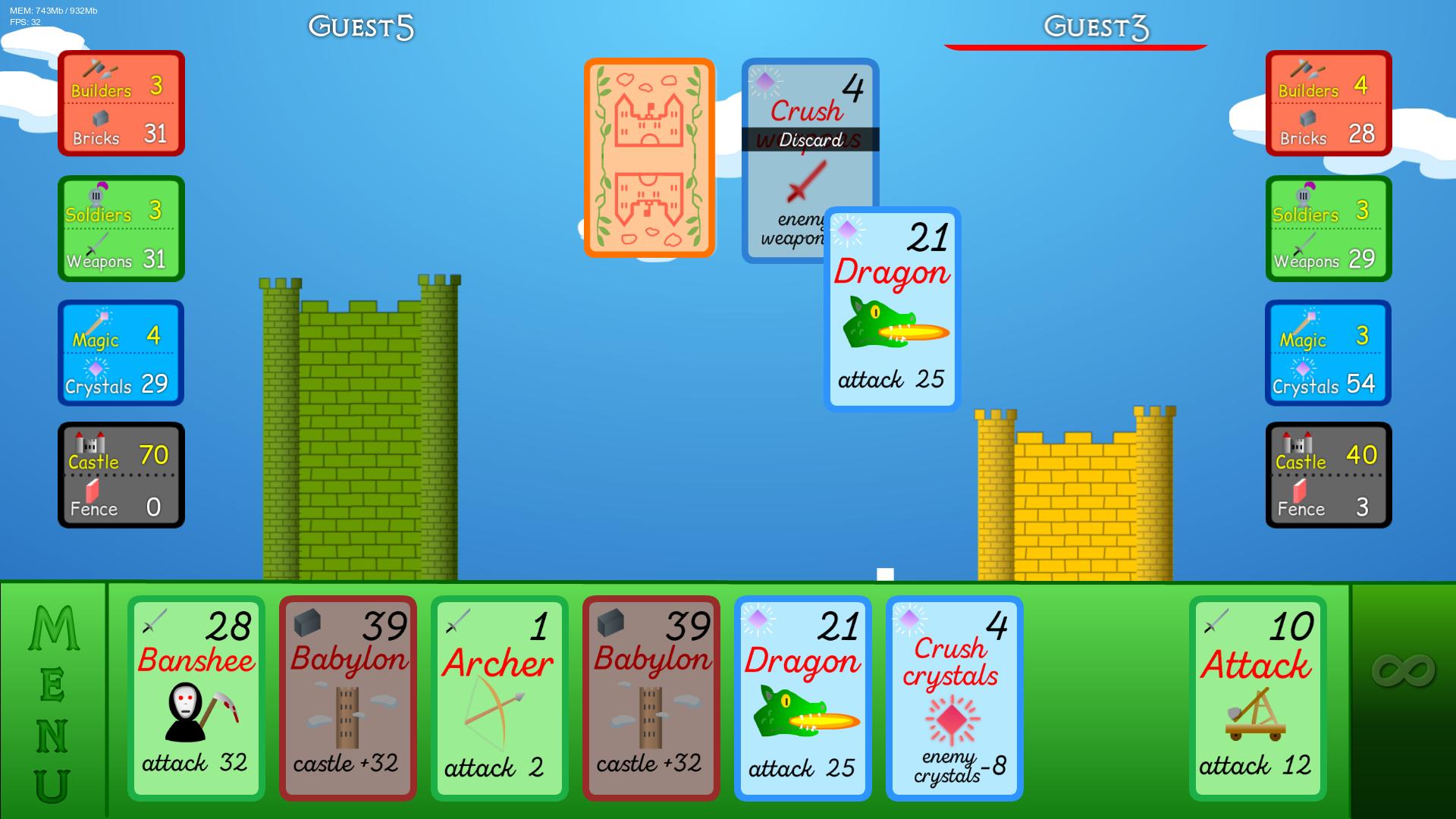Click the Discard label on the Crush weapons card
The width and height of the screenshot is (1456, 819).
tap(809, 140)
